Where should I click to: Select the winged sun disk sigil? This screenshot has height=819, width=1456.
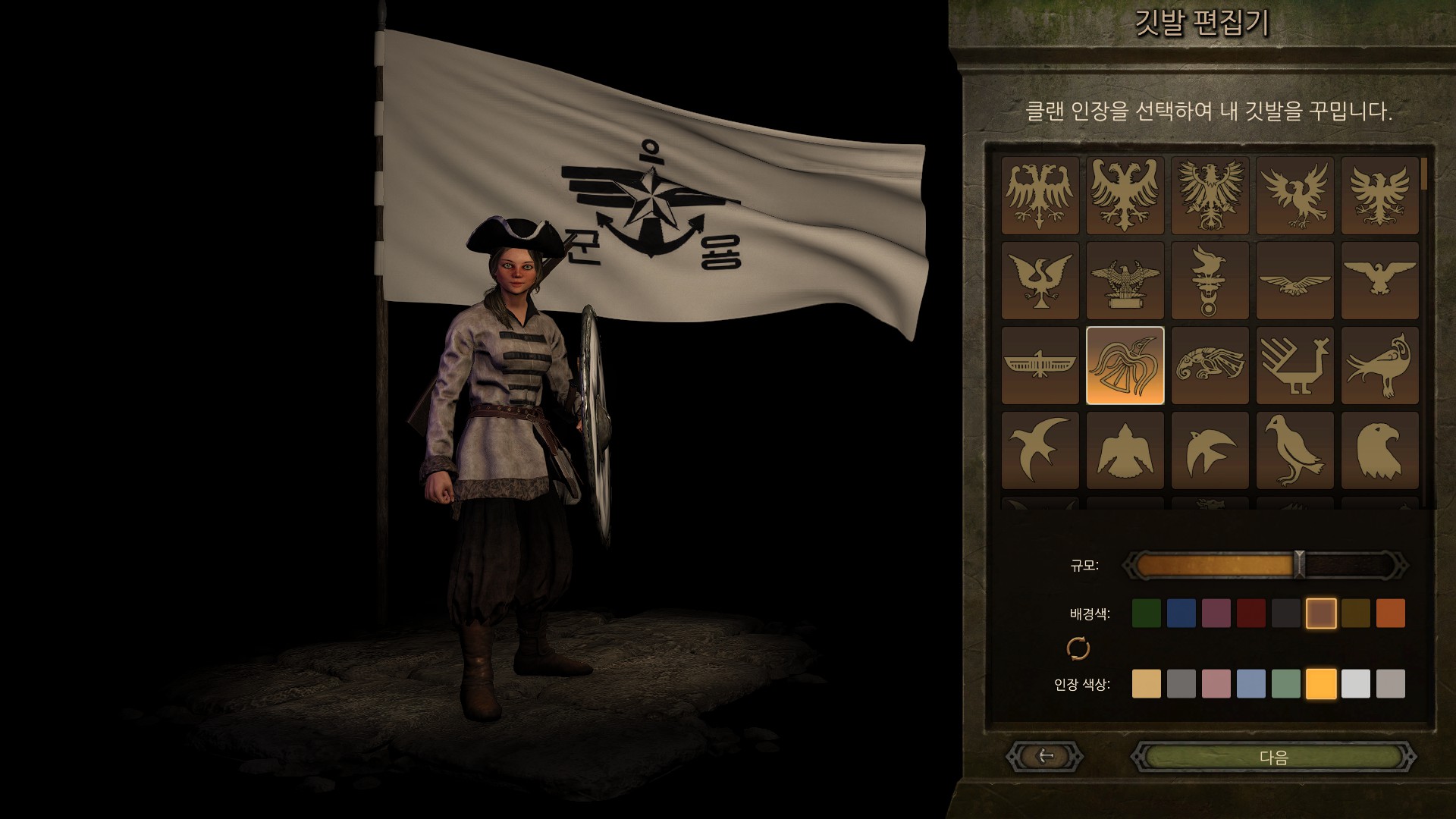(x=1040, y=366)
